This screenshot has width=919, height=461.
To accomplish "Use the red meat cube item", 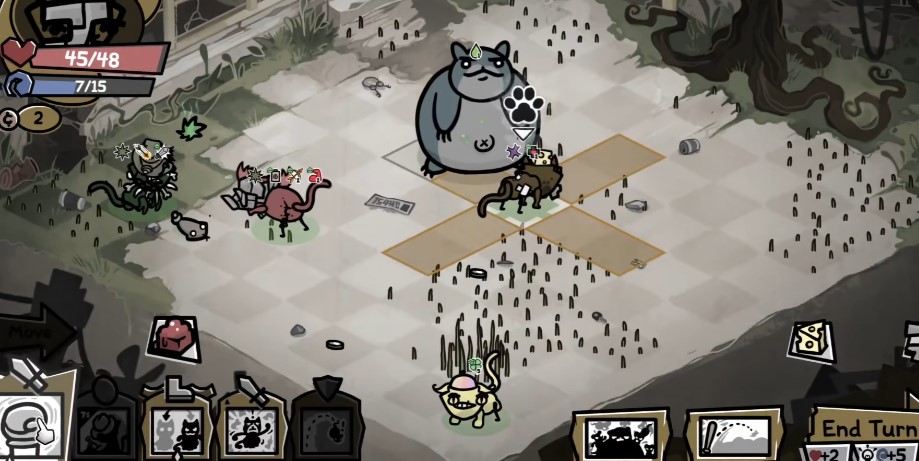I will coord(174,339).
